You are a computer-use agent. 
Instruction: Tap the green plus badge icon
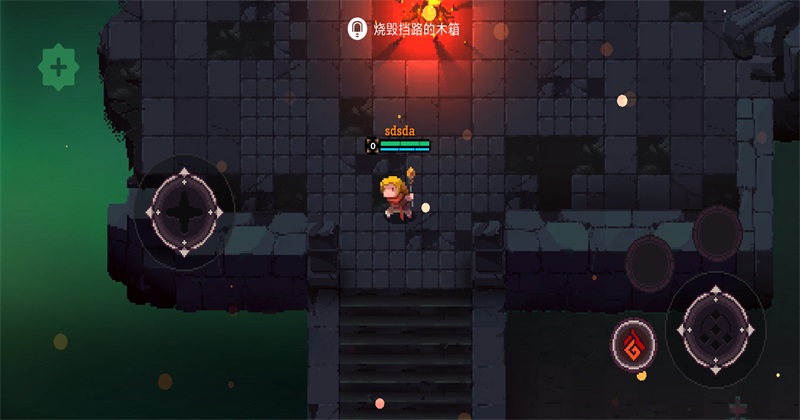[58, 68]
